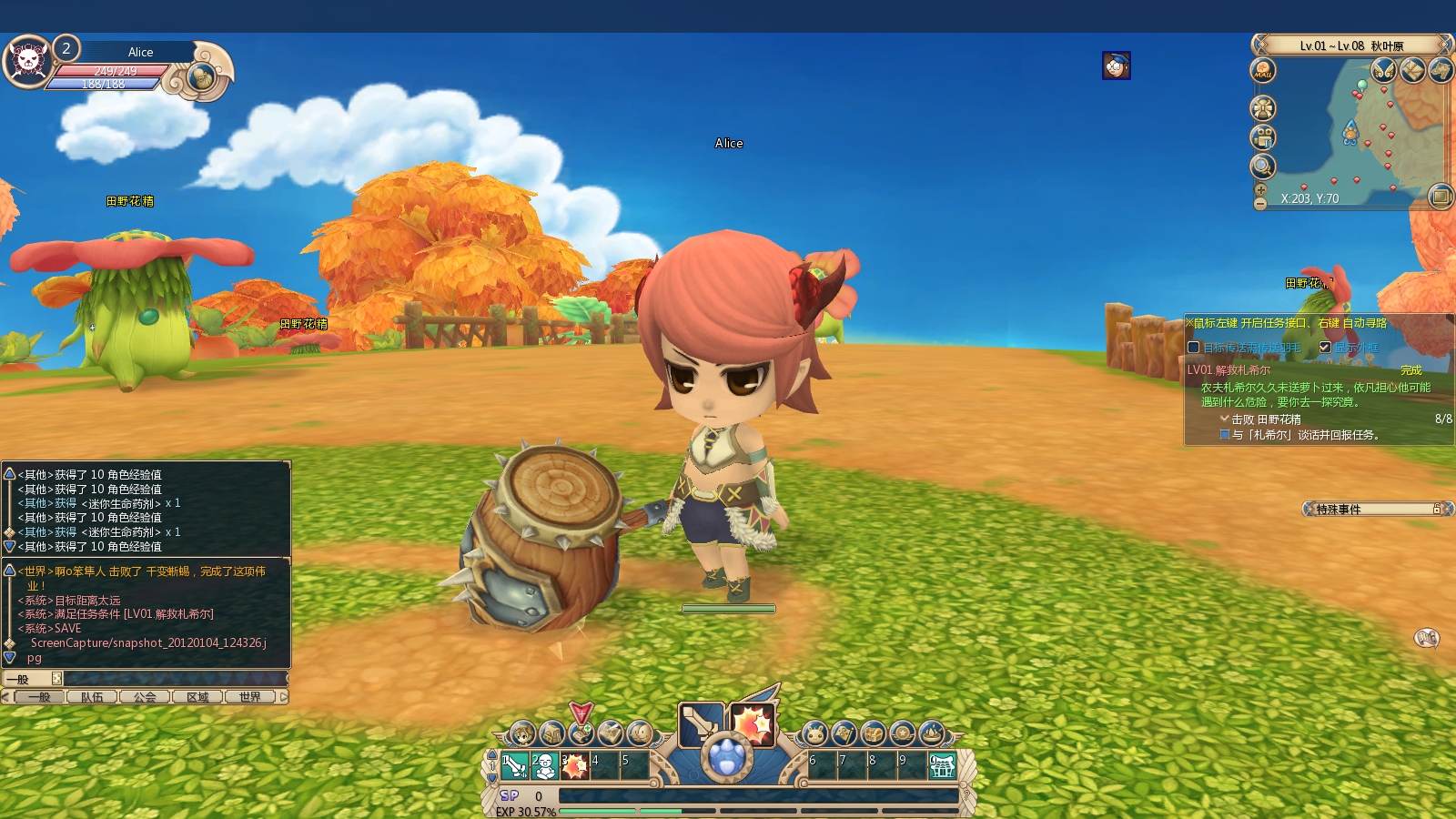Activate the explosion skill in slot 3
Image resolution: width=1456 pixels, height=819 pixels.
coord(574,766)
